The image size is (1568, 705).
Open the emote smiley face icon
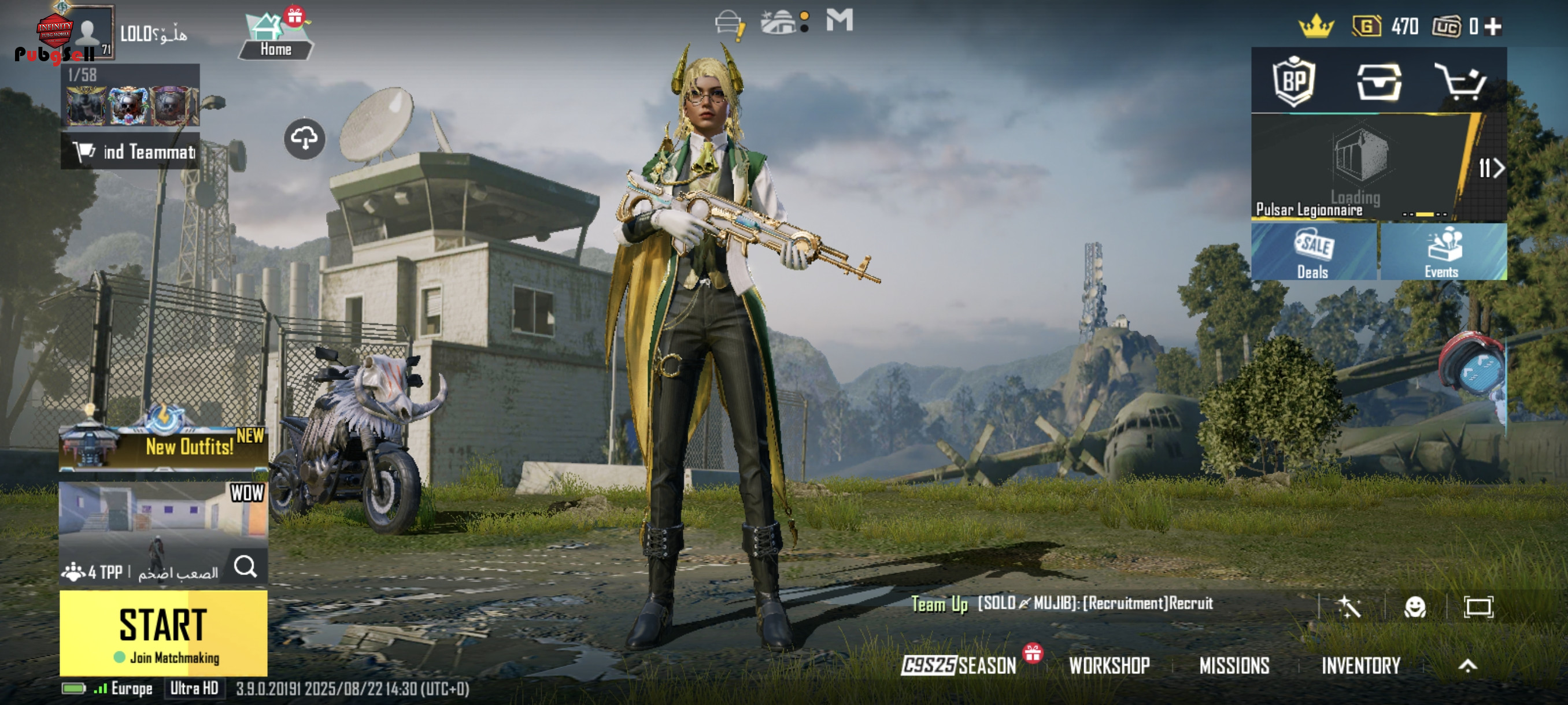[x=1415, y=606]
